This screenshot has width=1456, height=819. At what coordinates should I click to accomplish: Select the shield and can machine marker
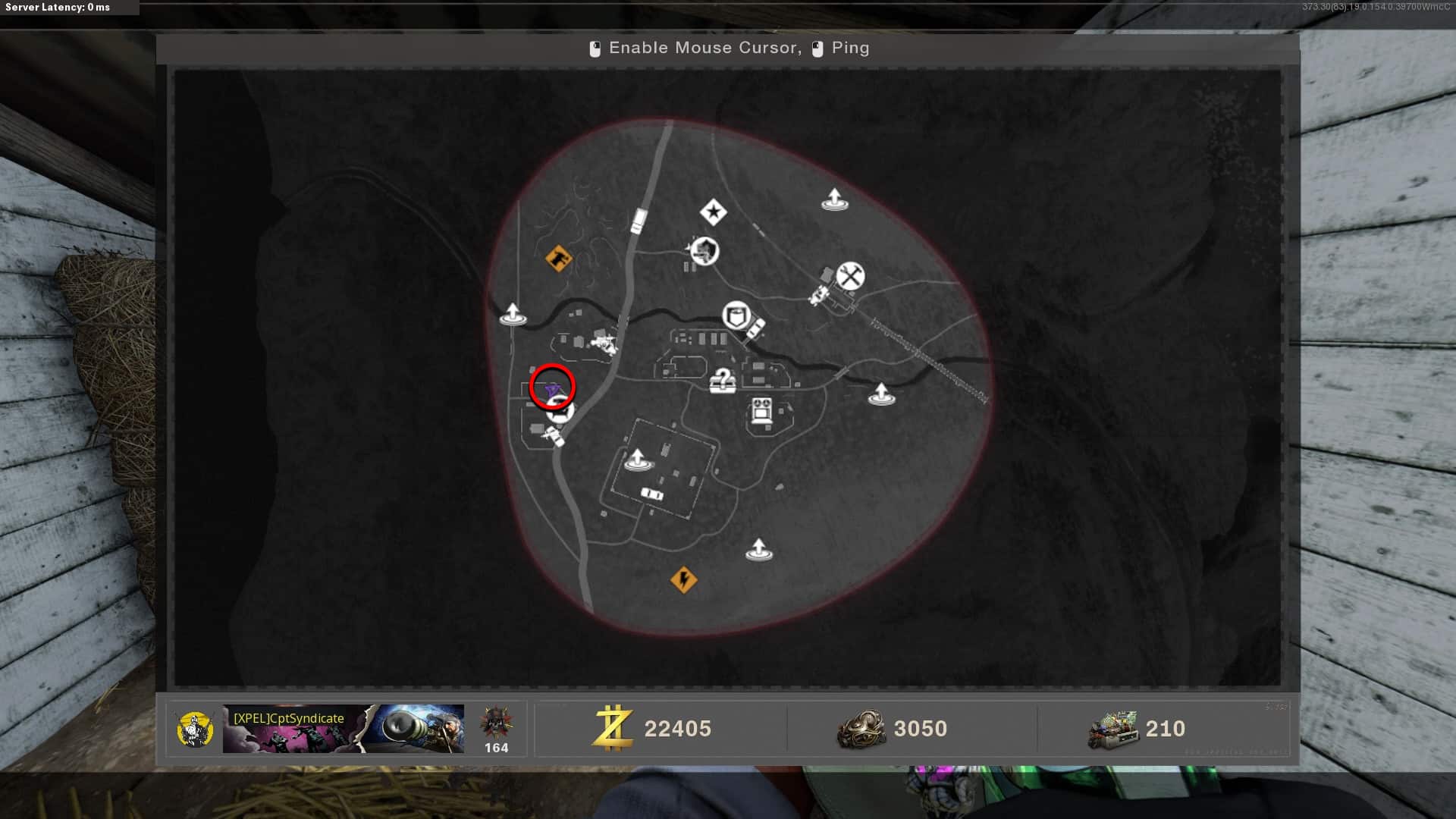tap(736, 315)
